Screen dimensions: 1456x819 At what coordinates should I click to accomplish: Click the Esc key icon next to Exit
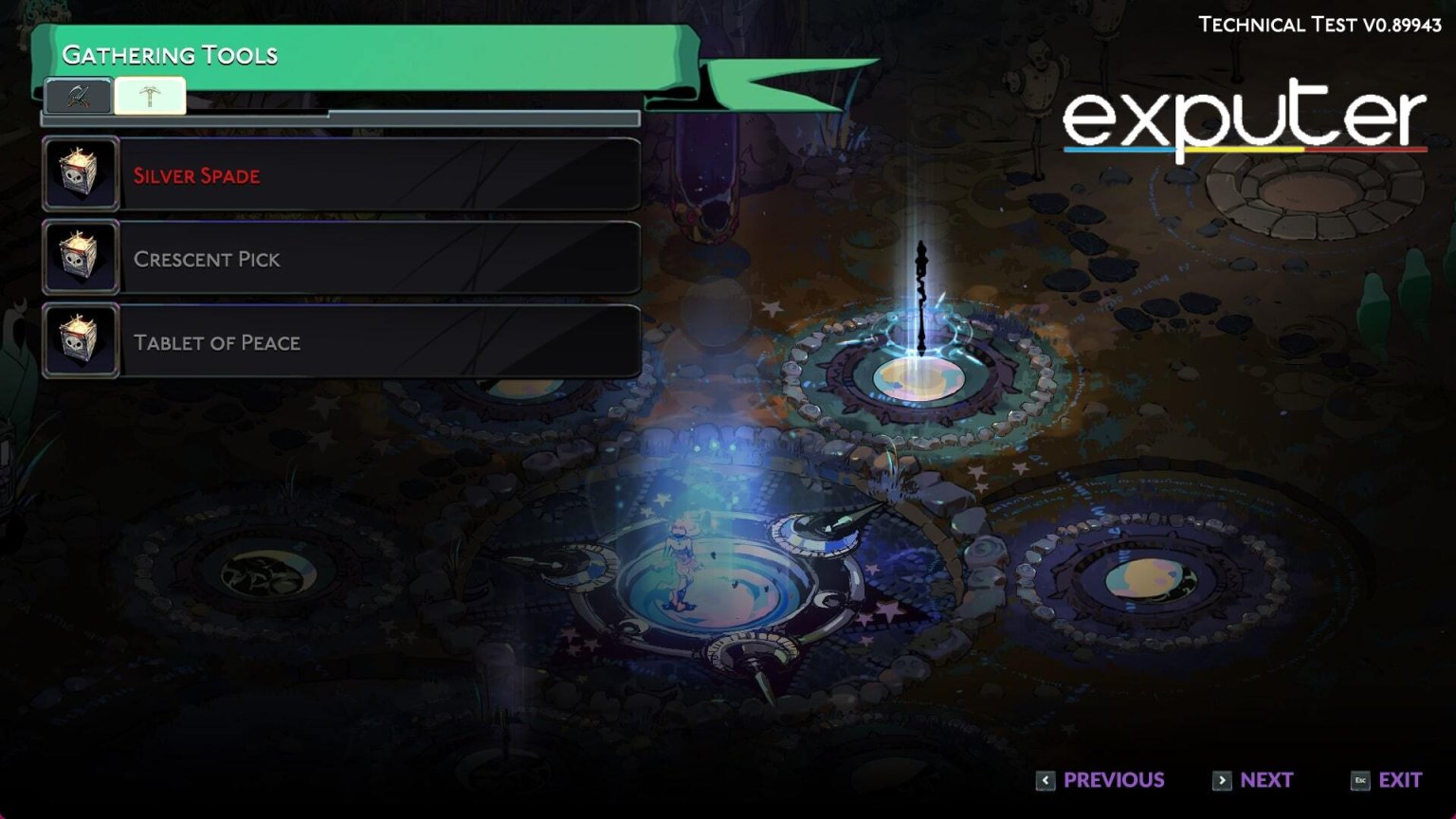point(1358,779)
